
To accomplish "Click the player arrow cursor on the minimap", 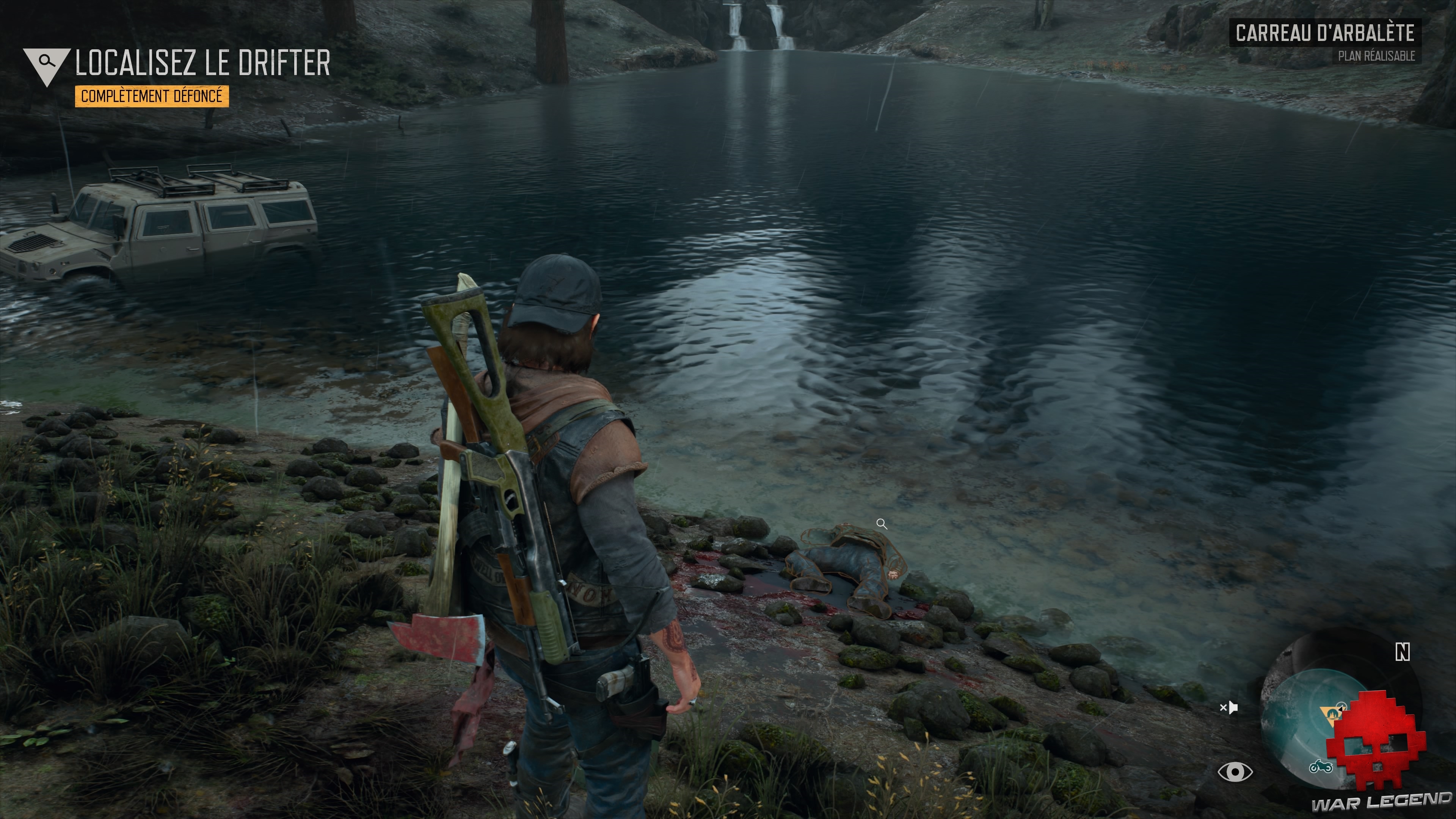I will pos(1342,707).
